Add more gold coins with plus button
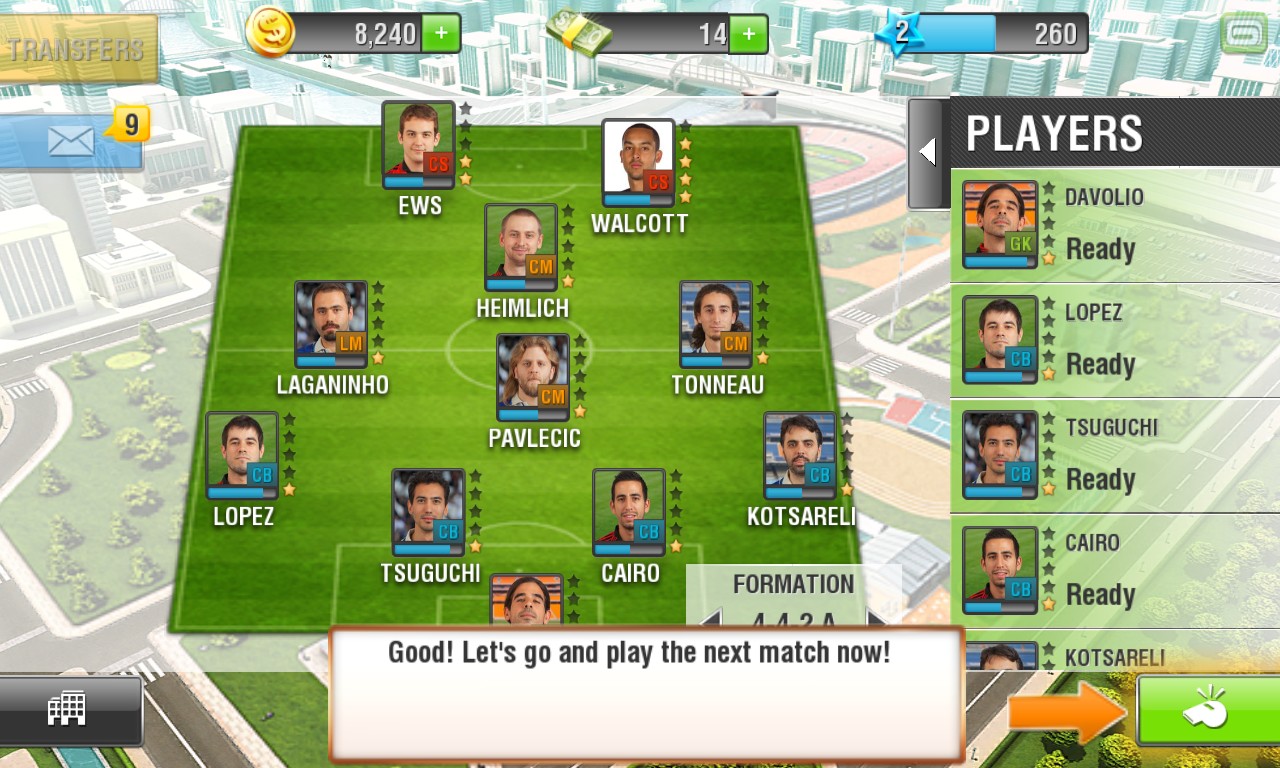 (x=441, y=34)
